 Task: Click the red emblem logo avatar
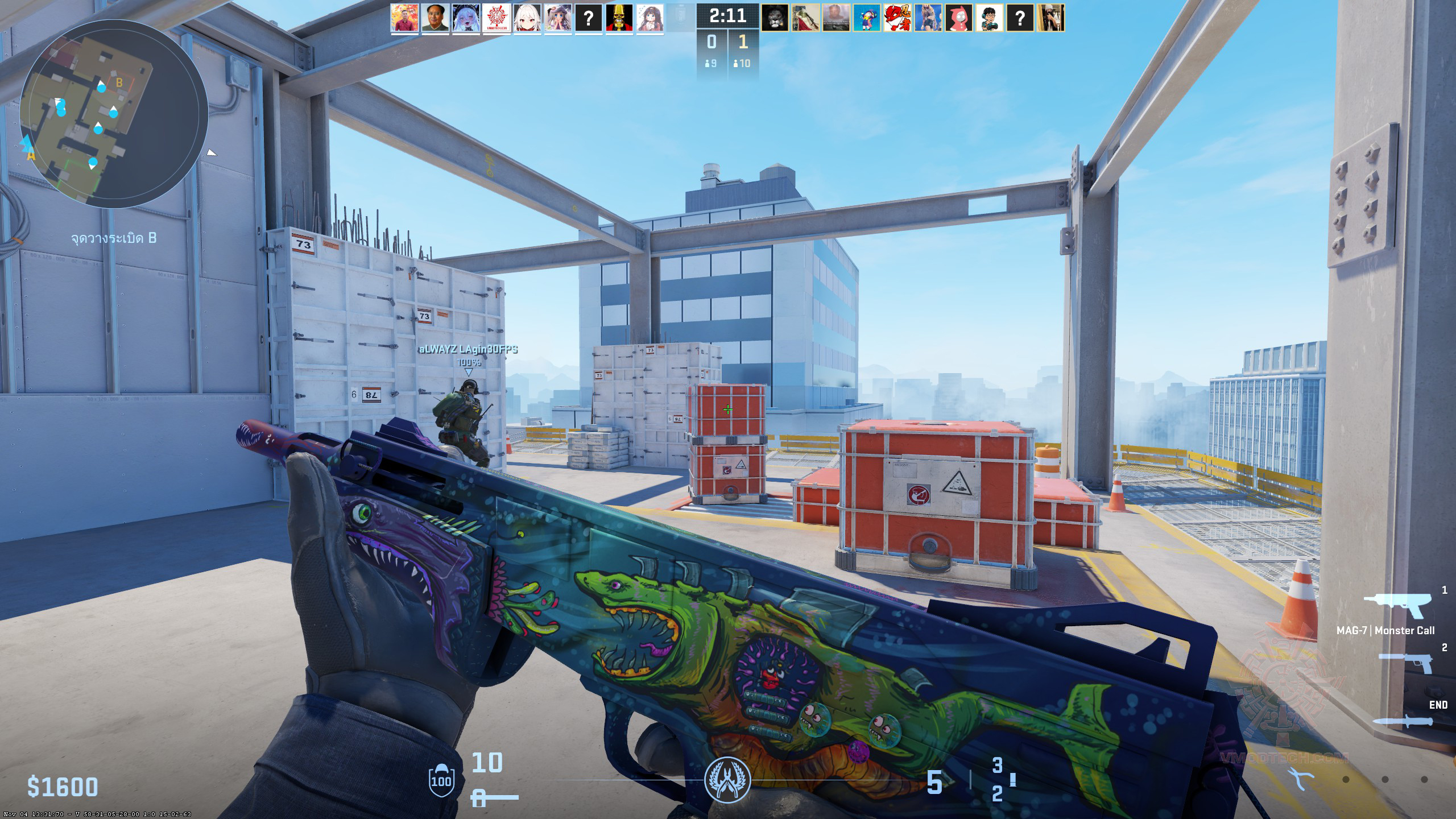(x=497, y=18)
